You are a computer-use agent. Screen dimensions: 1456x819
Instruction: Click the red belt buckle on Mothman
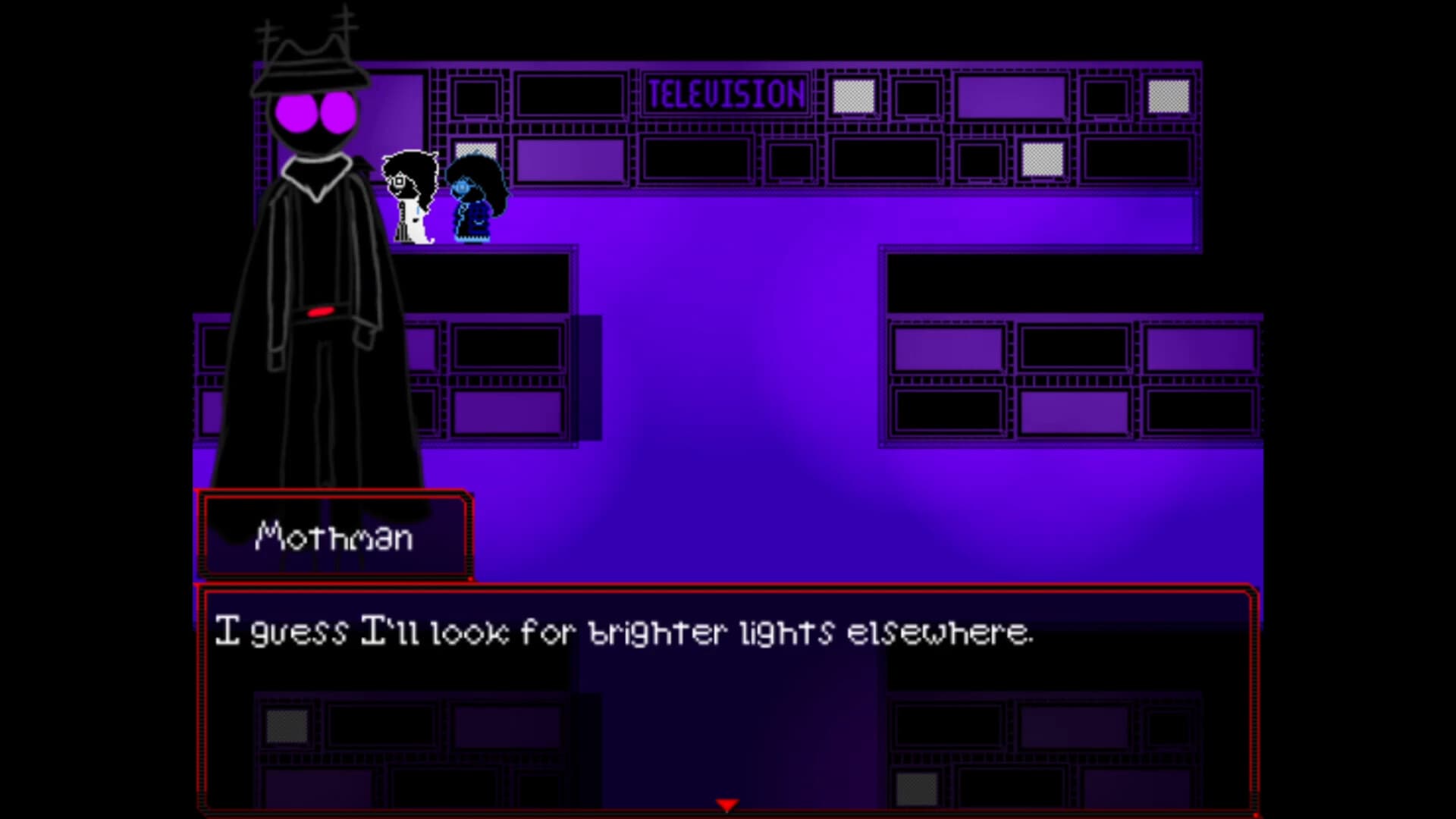[322, 312]
